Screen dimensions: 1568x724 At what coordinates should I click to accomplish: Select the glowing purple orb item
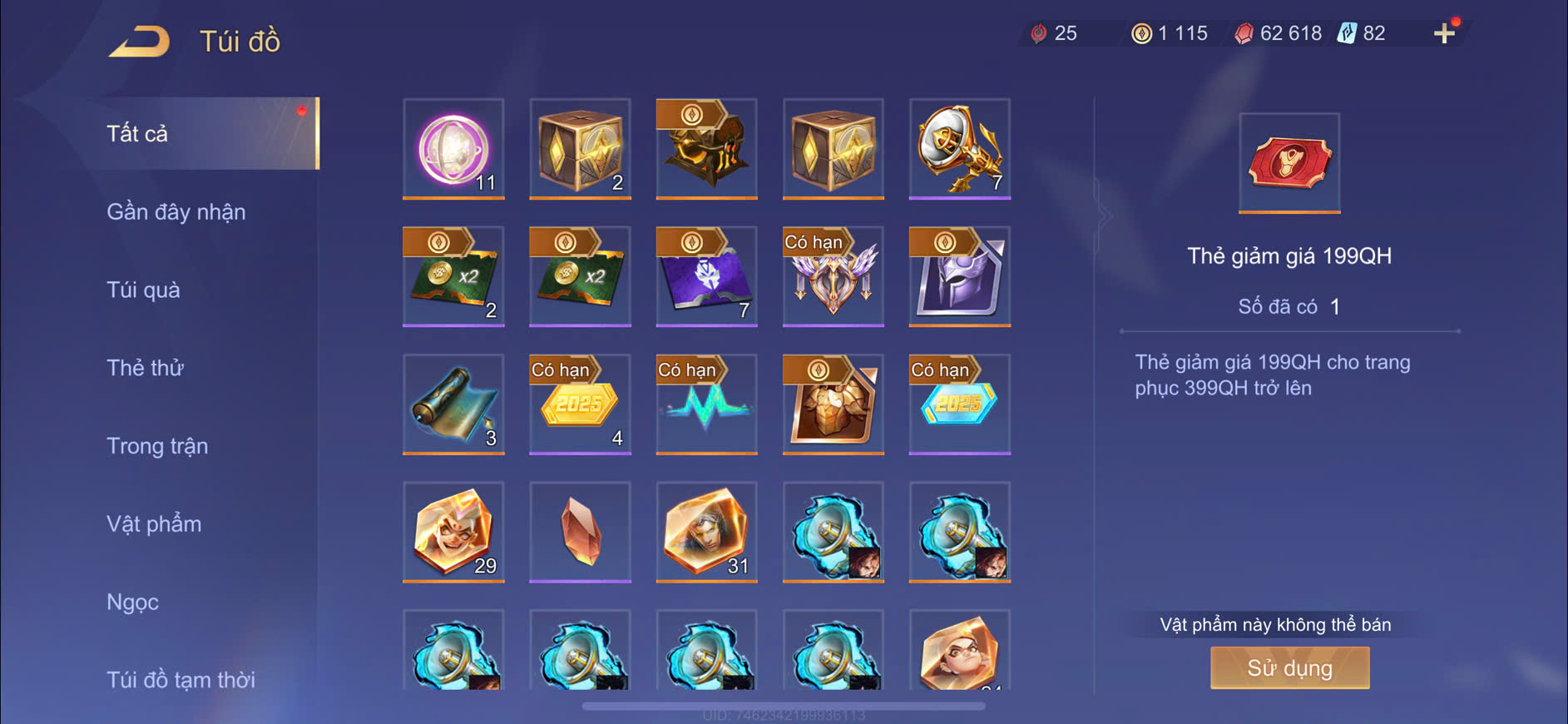(x=453, y=148)
